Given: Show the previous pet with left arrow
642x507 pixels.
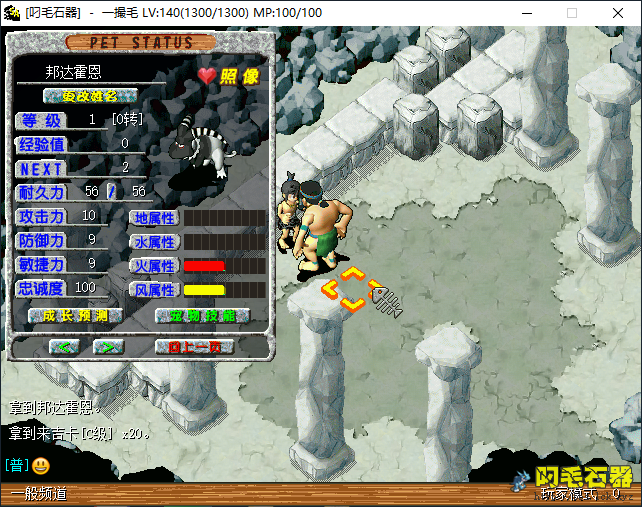Looking at the screenshot, I should pos(64,346).
